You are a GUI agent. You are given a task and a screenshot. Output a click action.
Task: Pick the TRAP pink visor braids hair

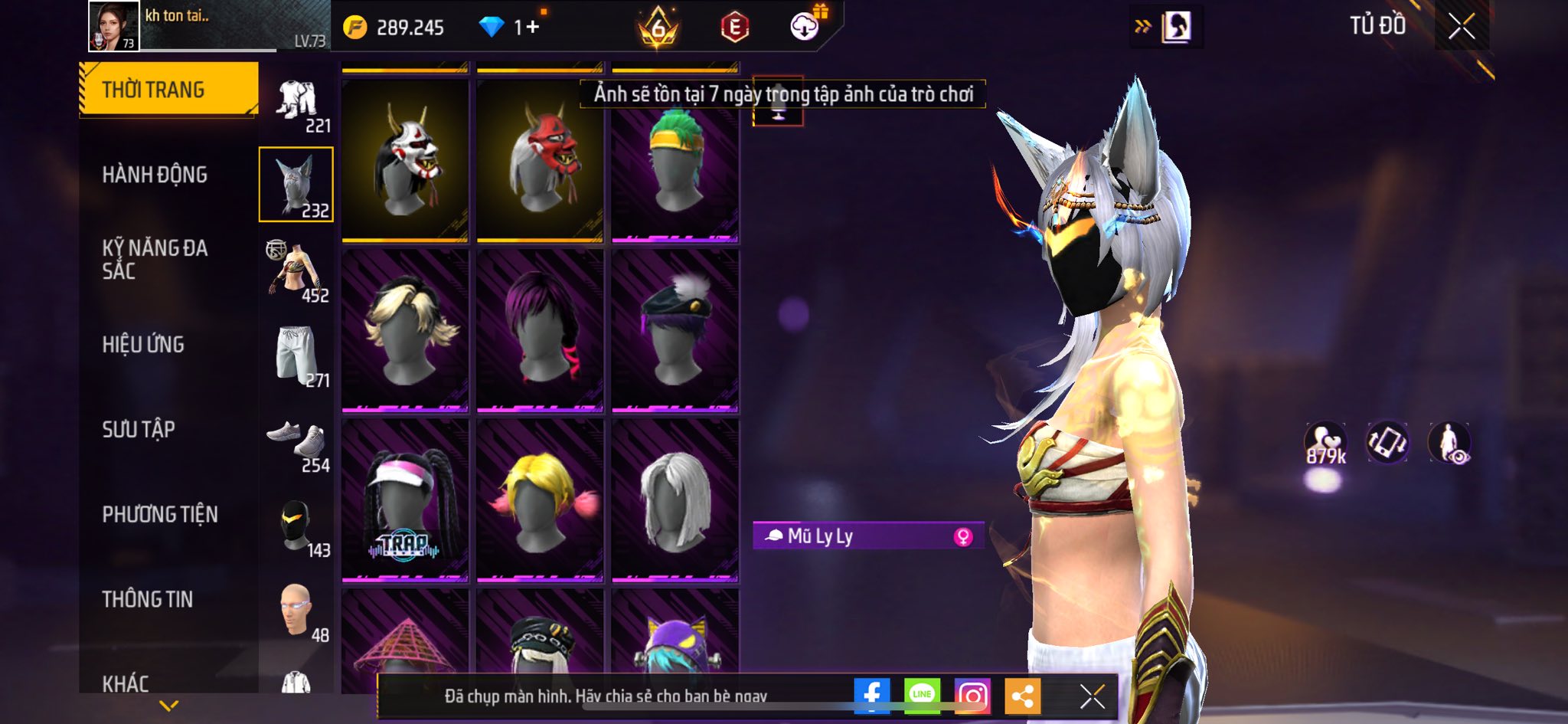(405, 500)
